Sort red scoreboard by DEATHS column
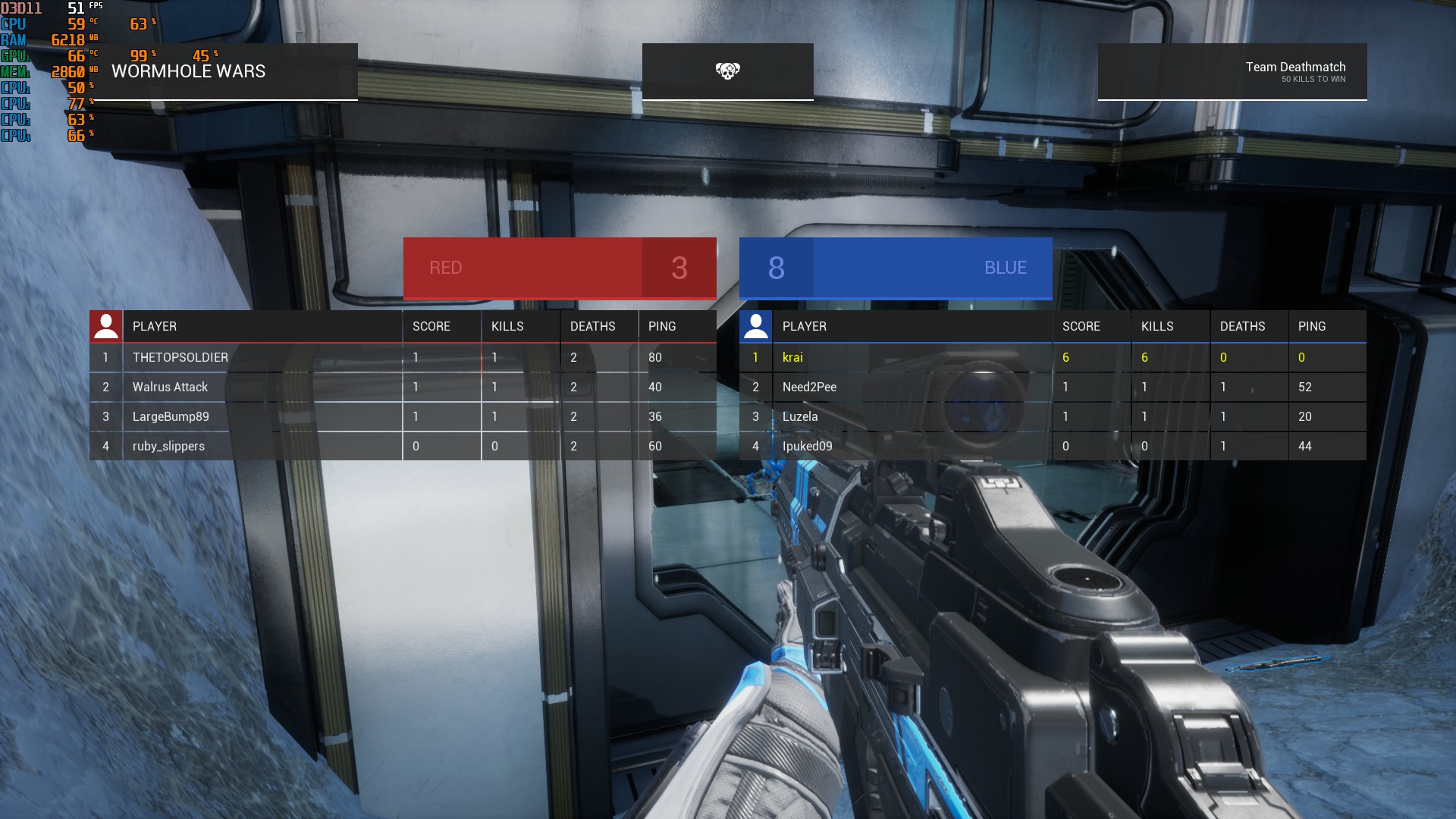The height and width of the screenshot is (819, 1456). (592, 326)
